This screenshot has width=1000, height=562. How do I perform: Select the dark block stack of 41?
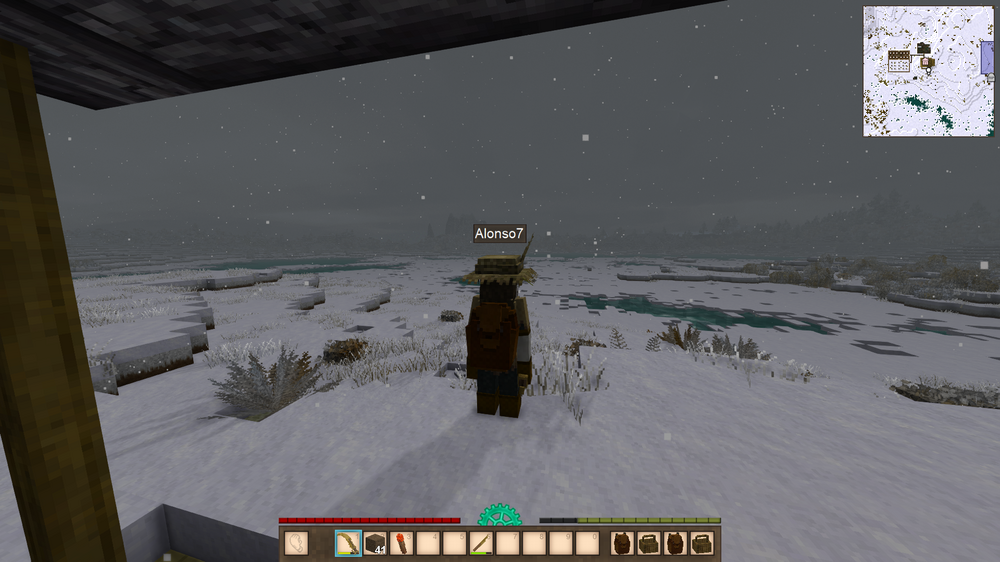click(x=375, y=544)
